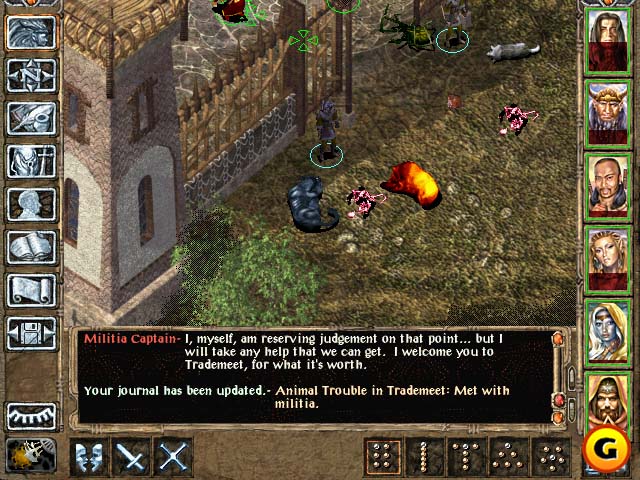Viewport: 640px width, 480px height.
Task: Toggle party AI lantern button
Action: [x=31, y=455]
